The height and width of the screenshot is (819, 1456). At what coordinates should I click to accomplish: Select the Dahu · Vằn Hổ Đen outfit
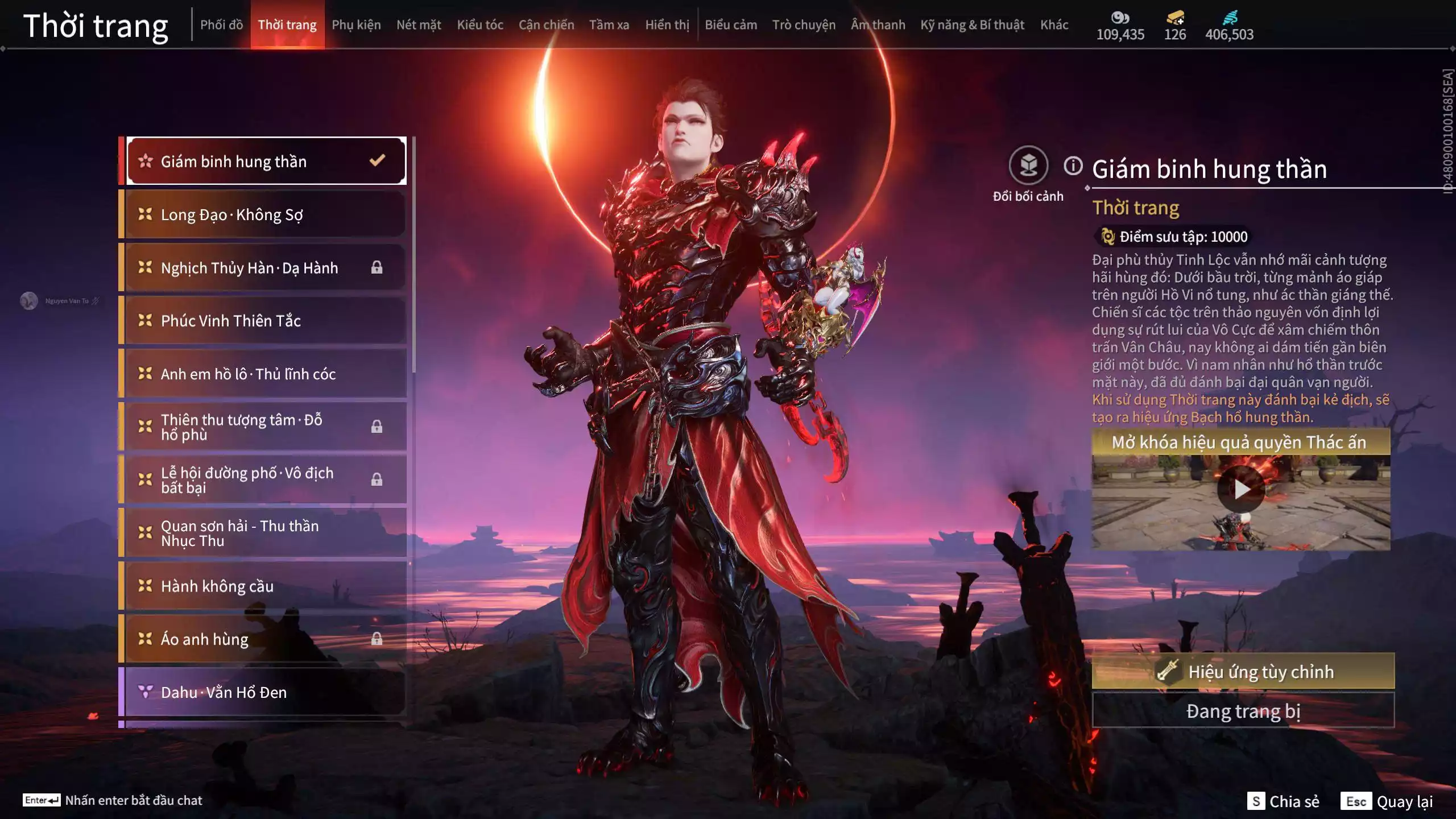(x=265, y=692)
